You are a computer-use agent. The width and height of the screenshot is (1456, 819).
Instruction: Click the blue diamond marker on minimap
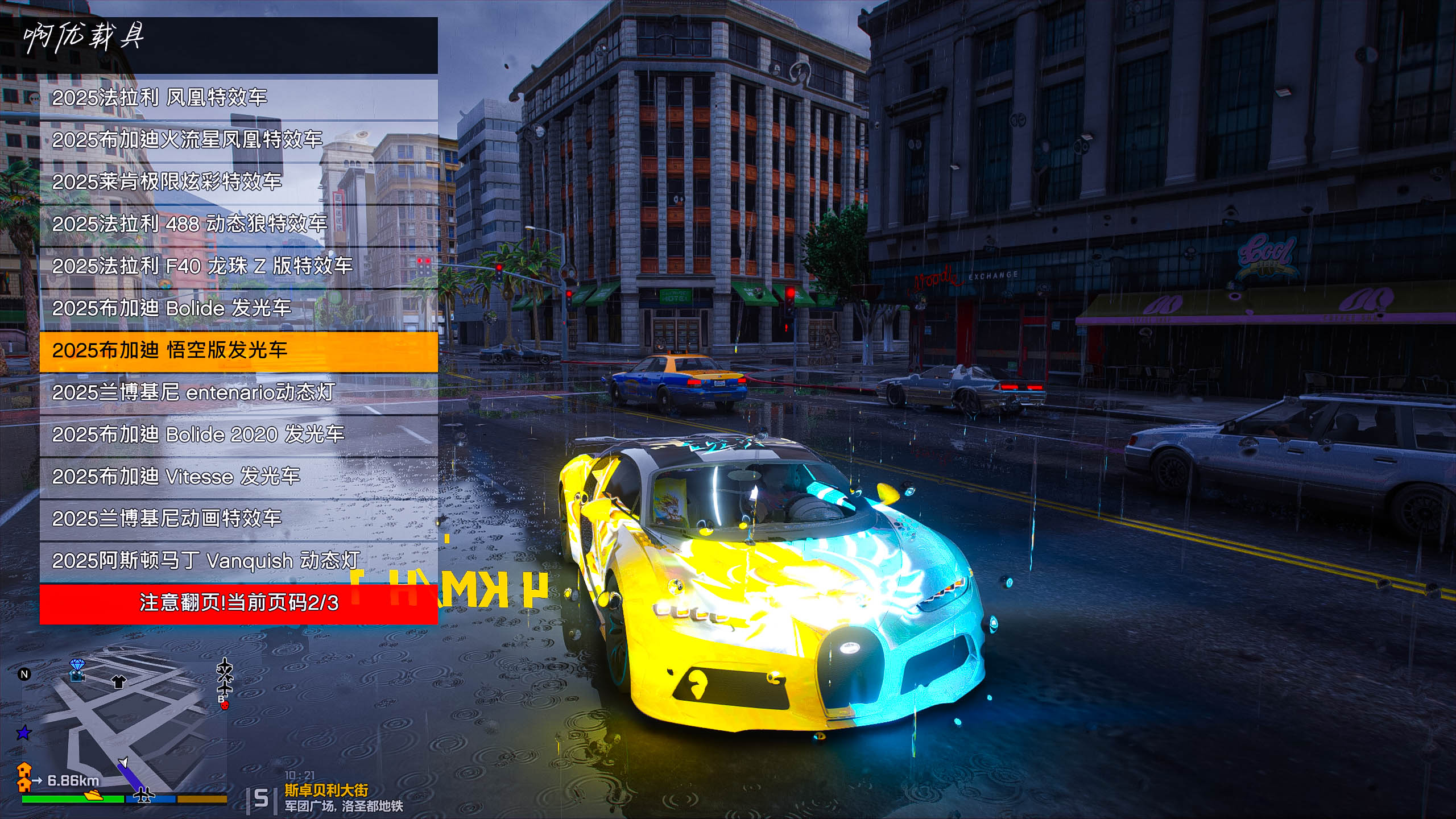[77, 665]
